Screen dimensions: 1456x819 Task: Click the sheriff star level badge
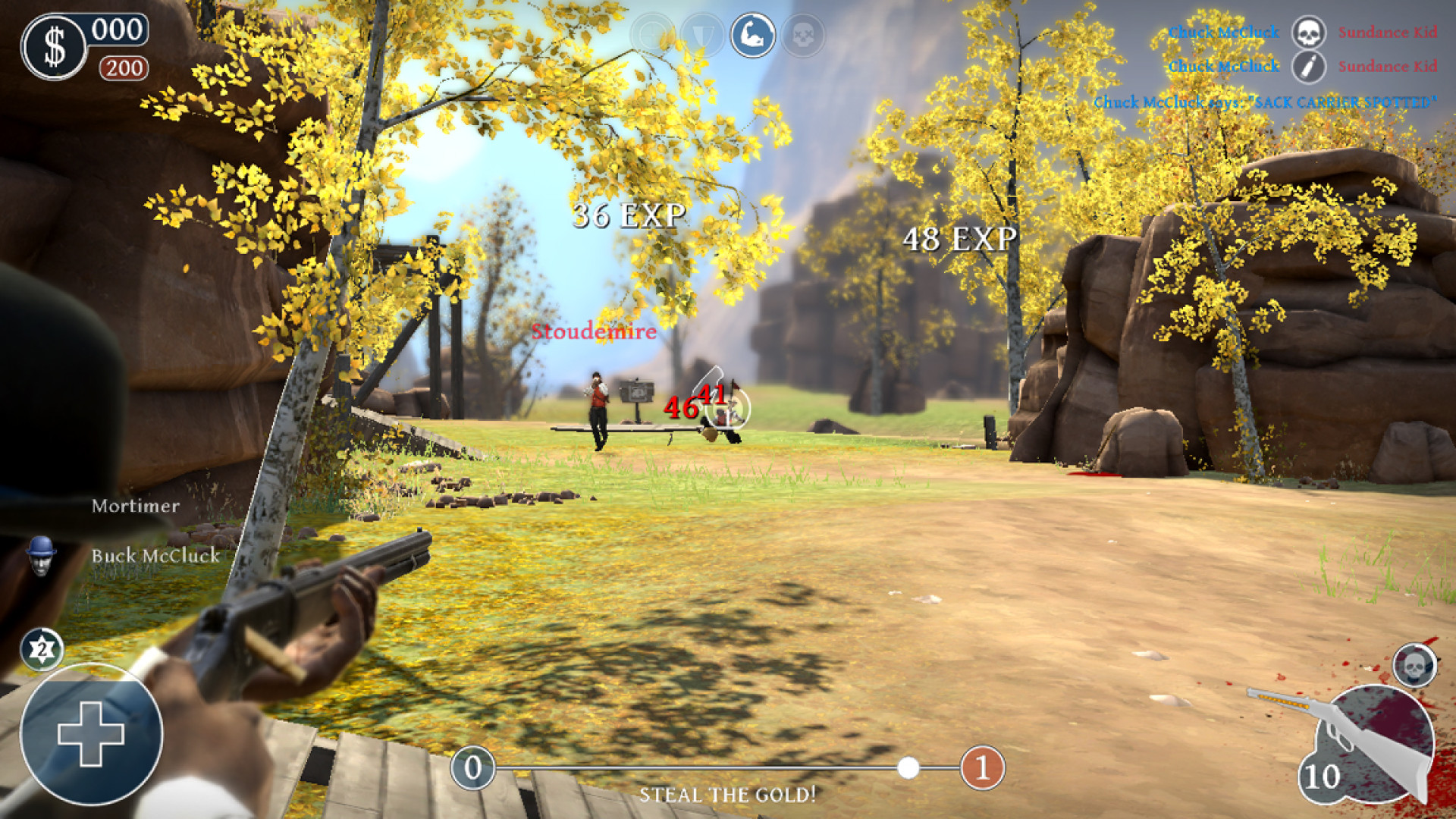point(42,649)
